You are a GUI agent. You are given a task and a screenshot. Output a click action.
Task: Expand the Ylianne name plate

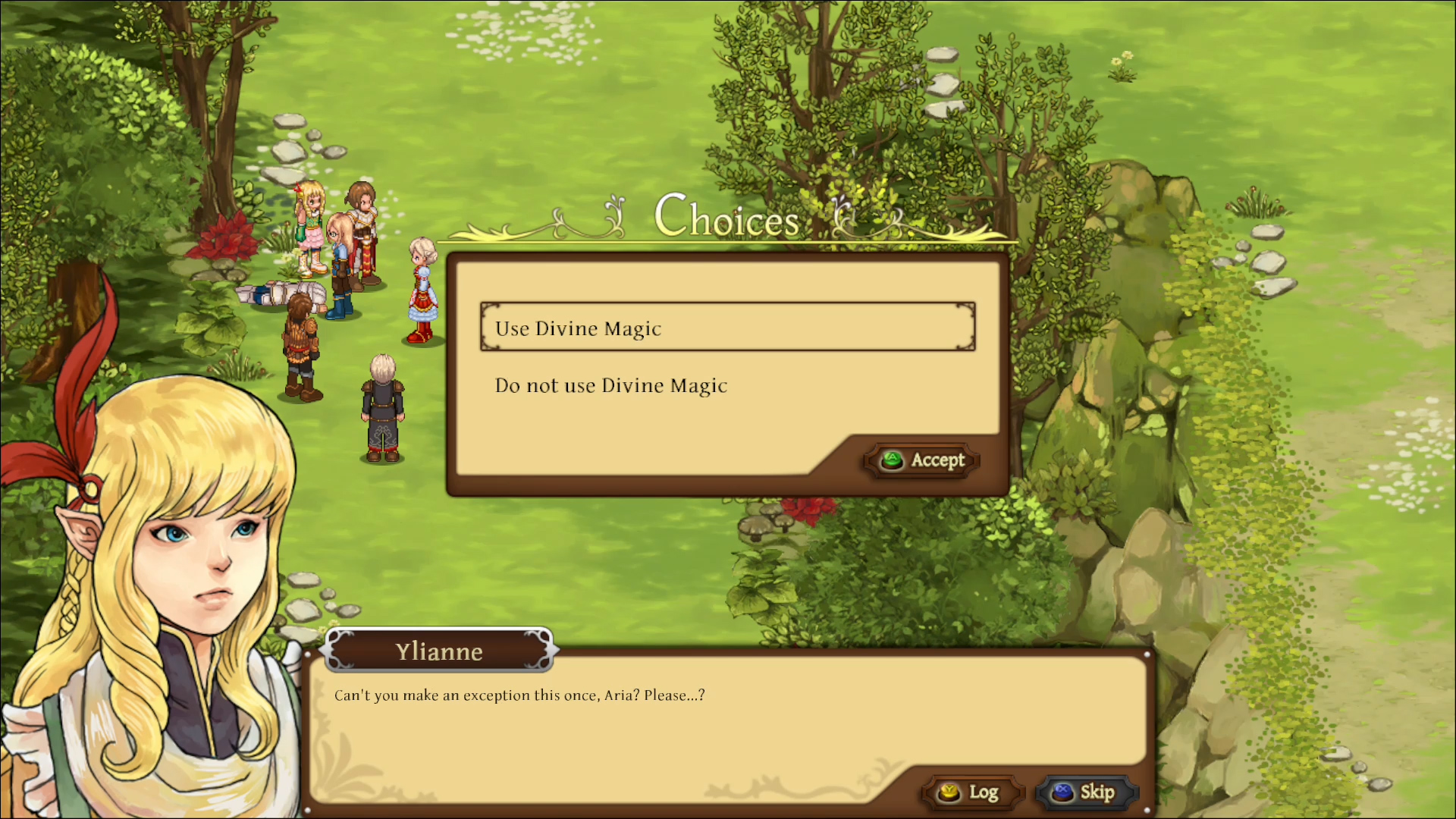click(x=440, y=651)
